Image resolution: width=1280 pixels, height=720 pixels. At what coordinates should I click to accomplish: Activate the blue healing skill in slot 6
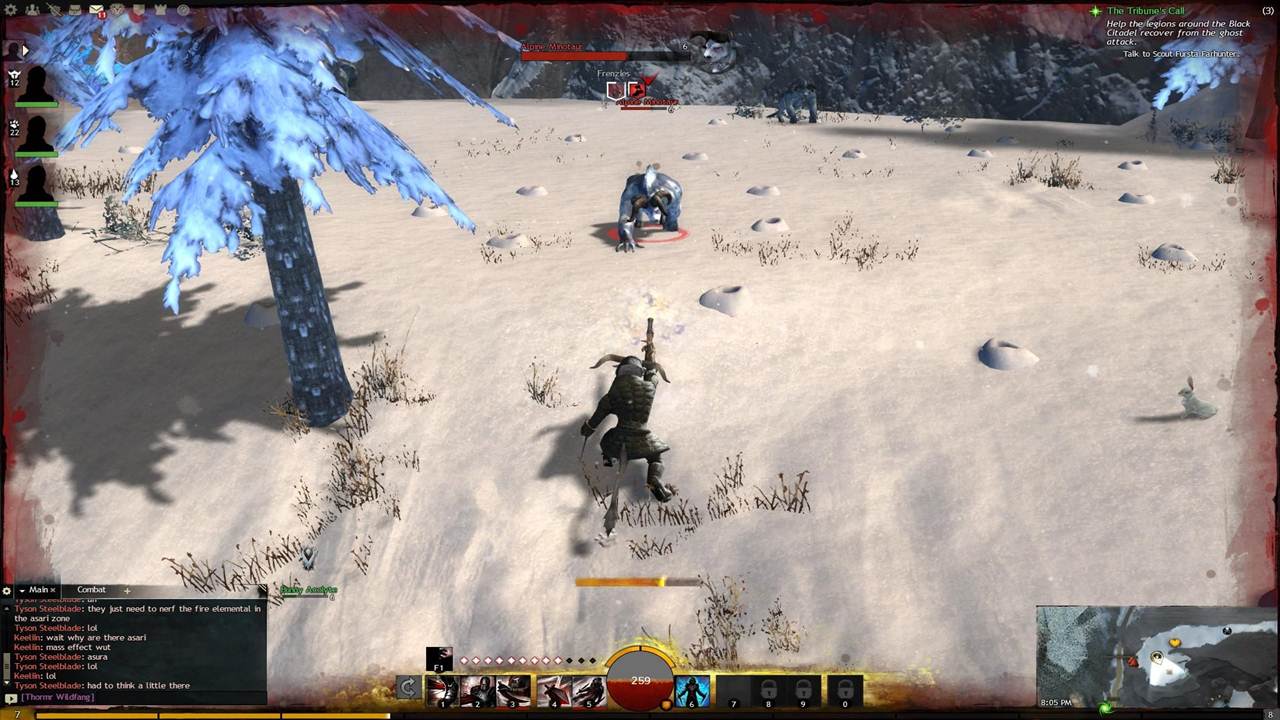[692, 690]
